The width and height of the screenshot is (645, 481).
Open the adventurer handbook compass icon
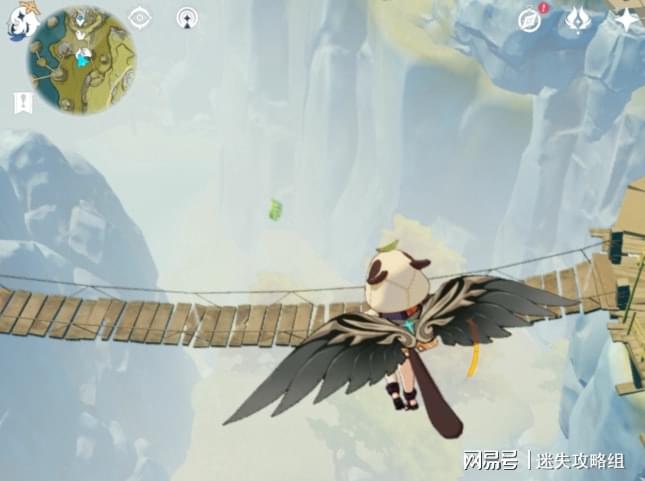pos(530,19)
